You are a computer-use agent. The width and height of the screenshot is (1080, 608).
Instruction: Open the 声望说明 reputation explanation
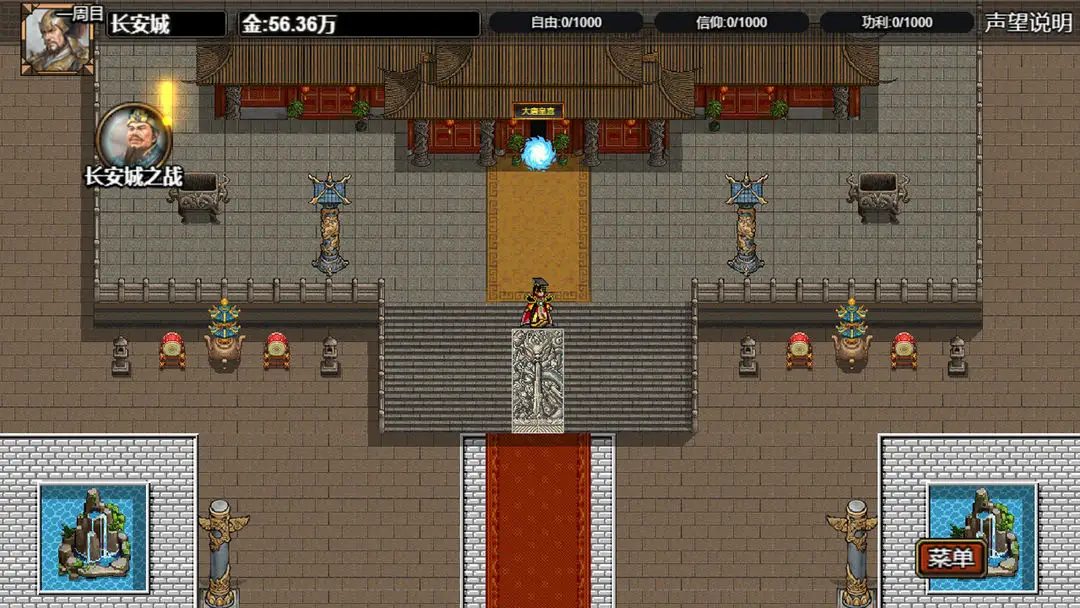(x=1027, y=23)
